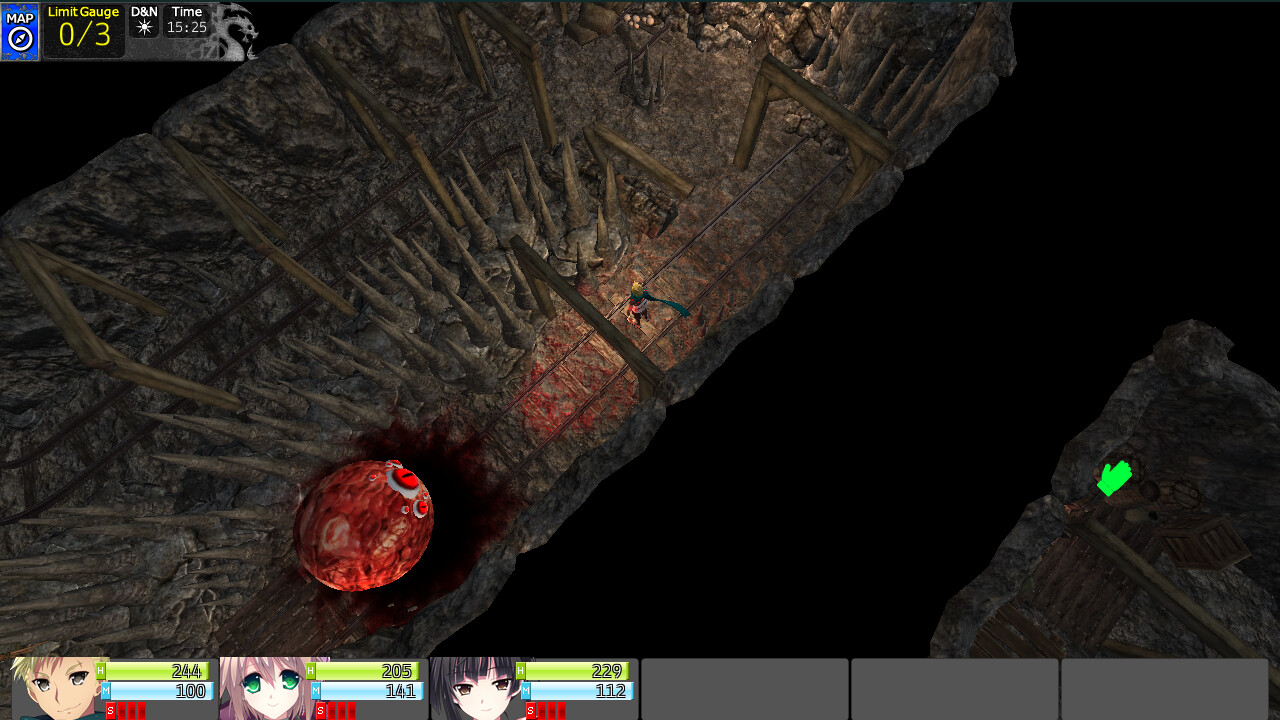Click the Limit Gauge 0/3 counter
This screenshot has width=1280, height=720.
click(x=84, y=34)
